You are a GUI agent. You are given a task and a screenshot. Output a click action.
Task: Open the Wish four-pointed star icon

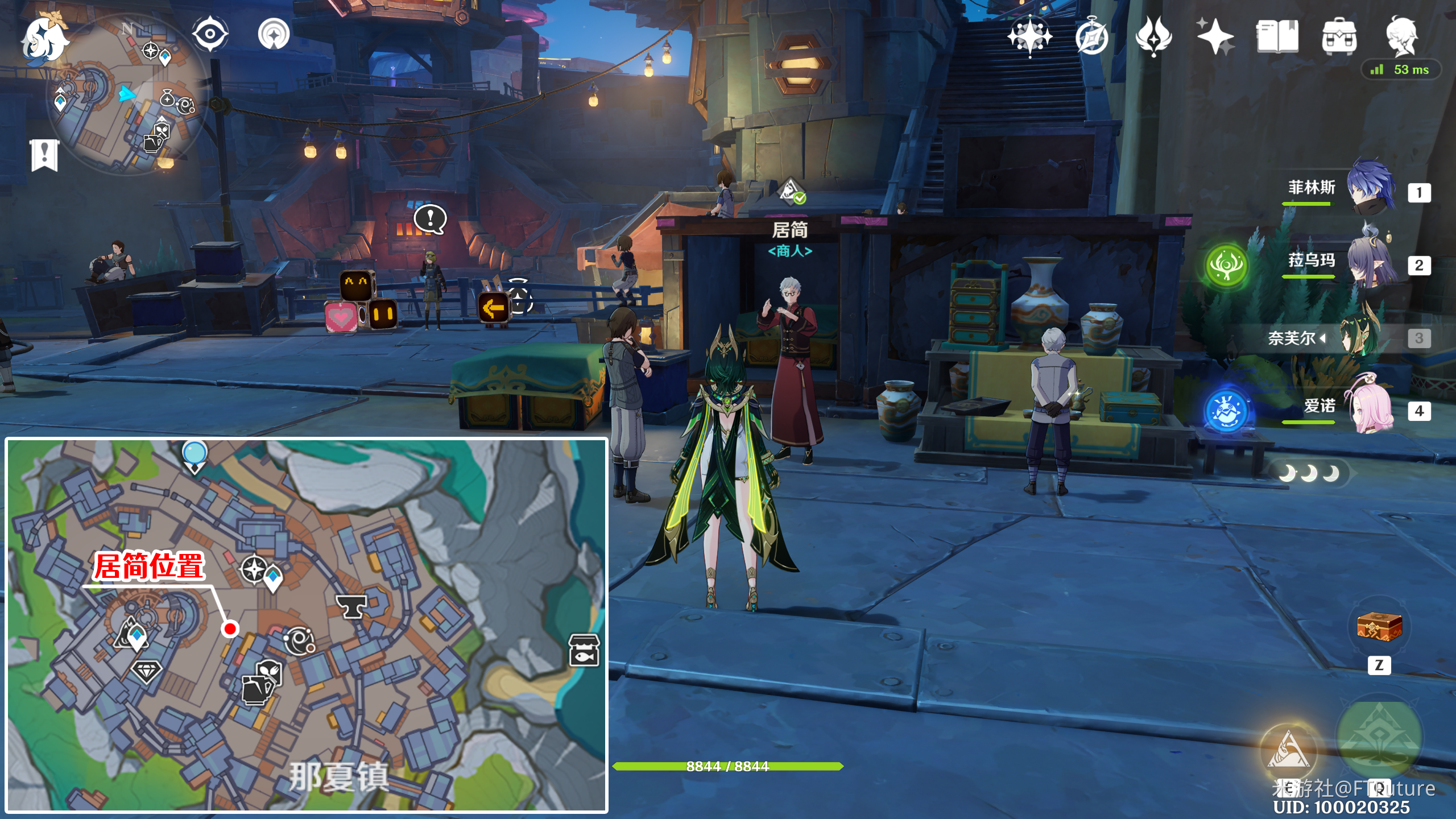pyautogui.click(x=1029, y=37)
